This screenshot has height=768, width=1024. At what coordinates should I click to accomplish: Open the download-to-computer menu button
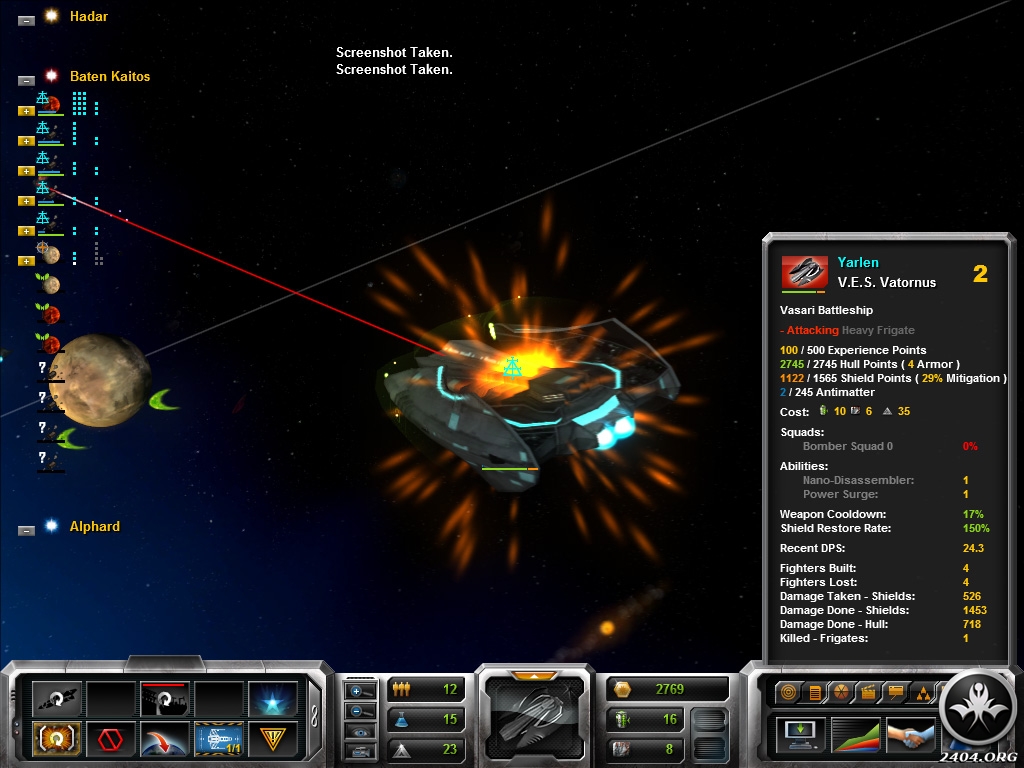(x=801, y=734)
